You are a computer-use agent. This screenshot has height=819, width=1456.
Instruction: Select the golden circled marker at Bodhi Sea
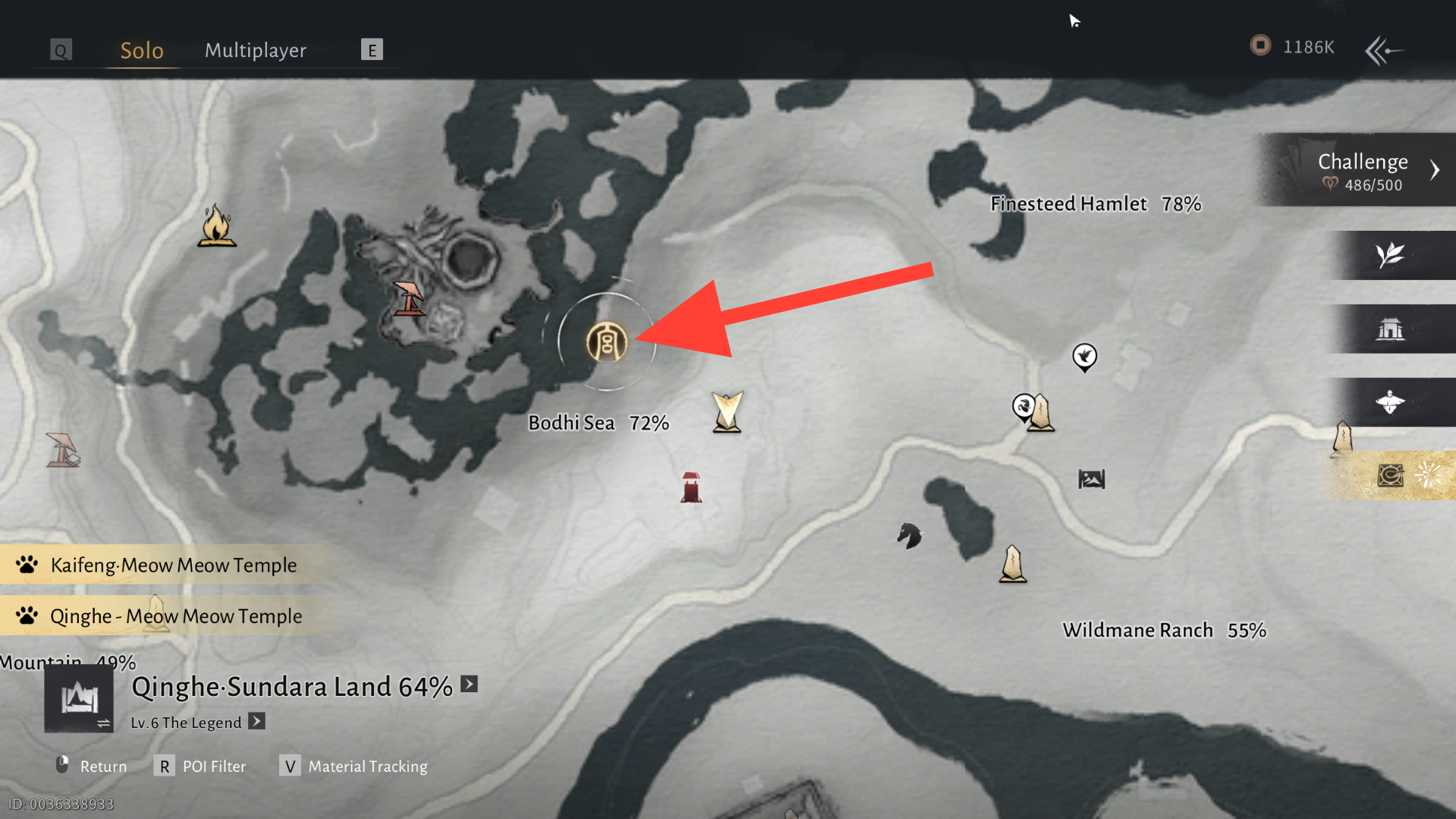point(606,342)
